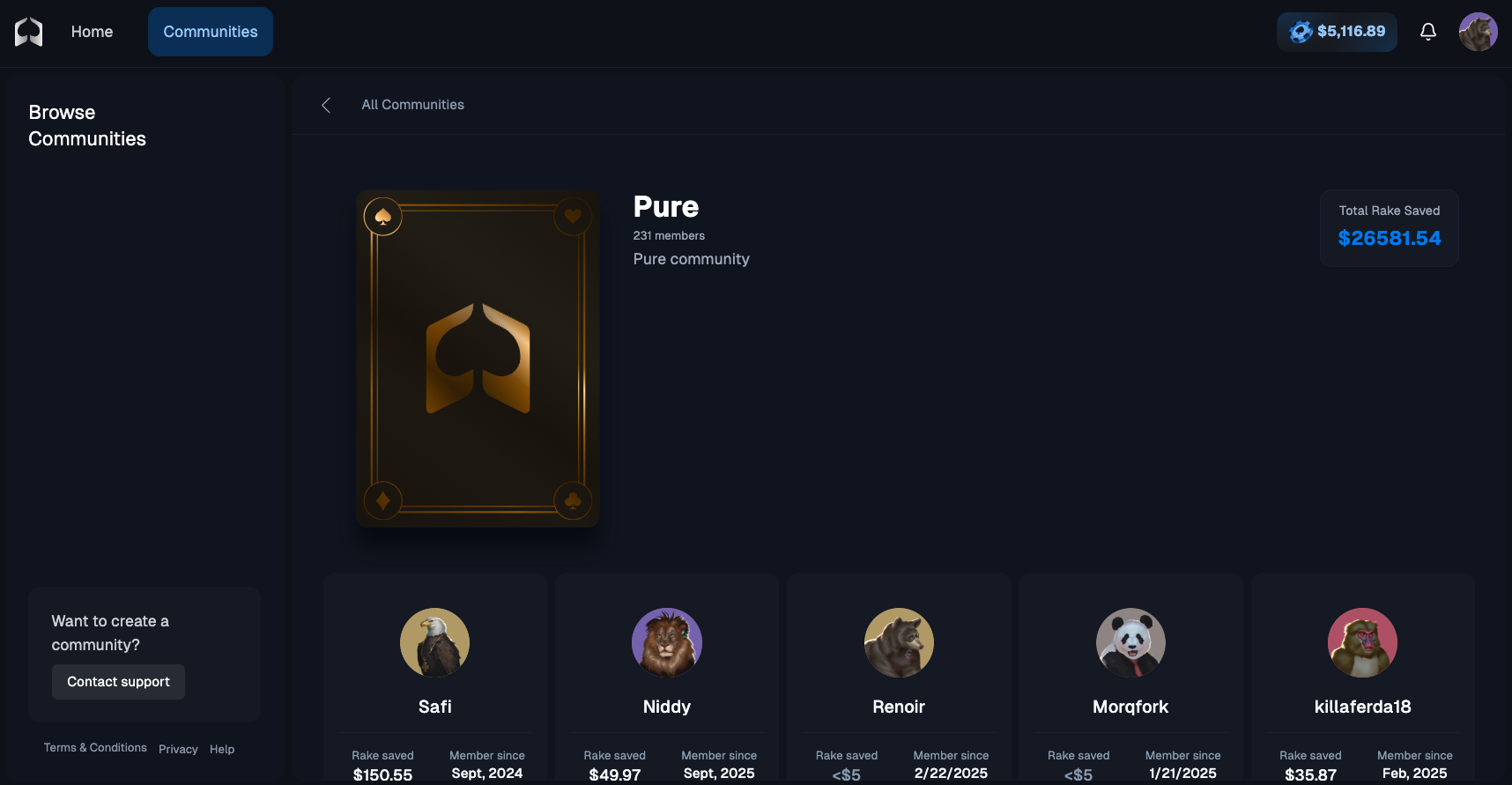Click the Total Rake Saved amount
This screenshot has height=785, width=1512.
(1389, 237)
